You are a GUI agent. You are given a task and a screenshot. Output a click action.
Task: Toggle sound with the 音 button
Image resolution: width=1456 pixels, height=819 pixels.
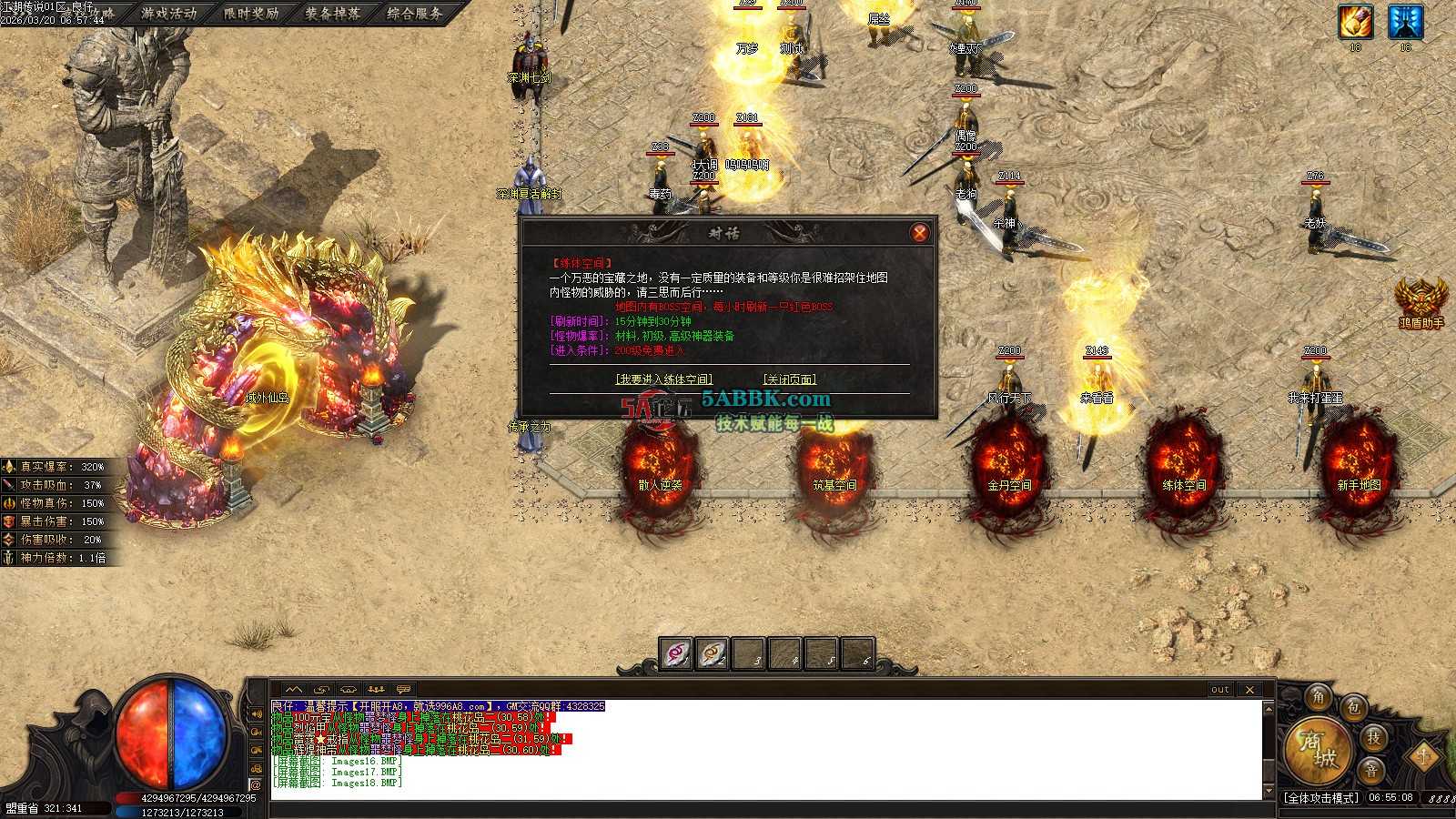pyautogui.click(x=1371, y=770)
